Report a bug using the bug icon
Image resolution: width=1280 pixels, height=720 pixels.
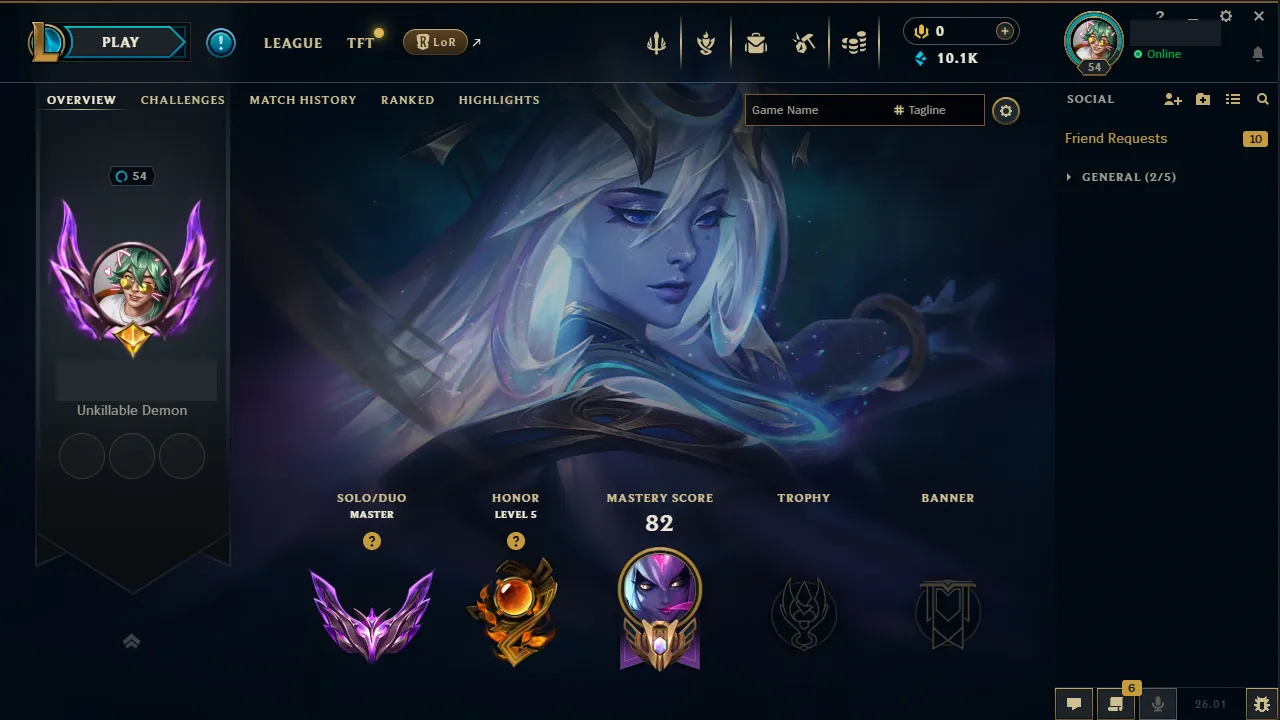[x=1262, y=703]
